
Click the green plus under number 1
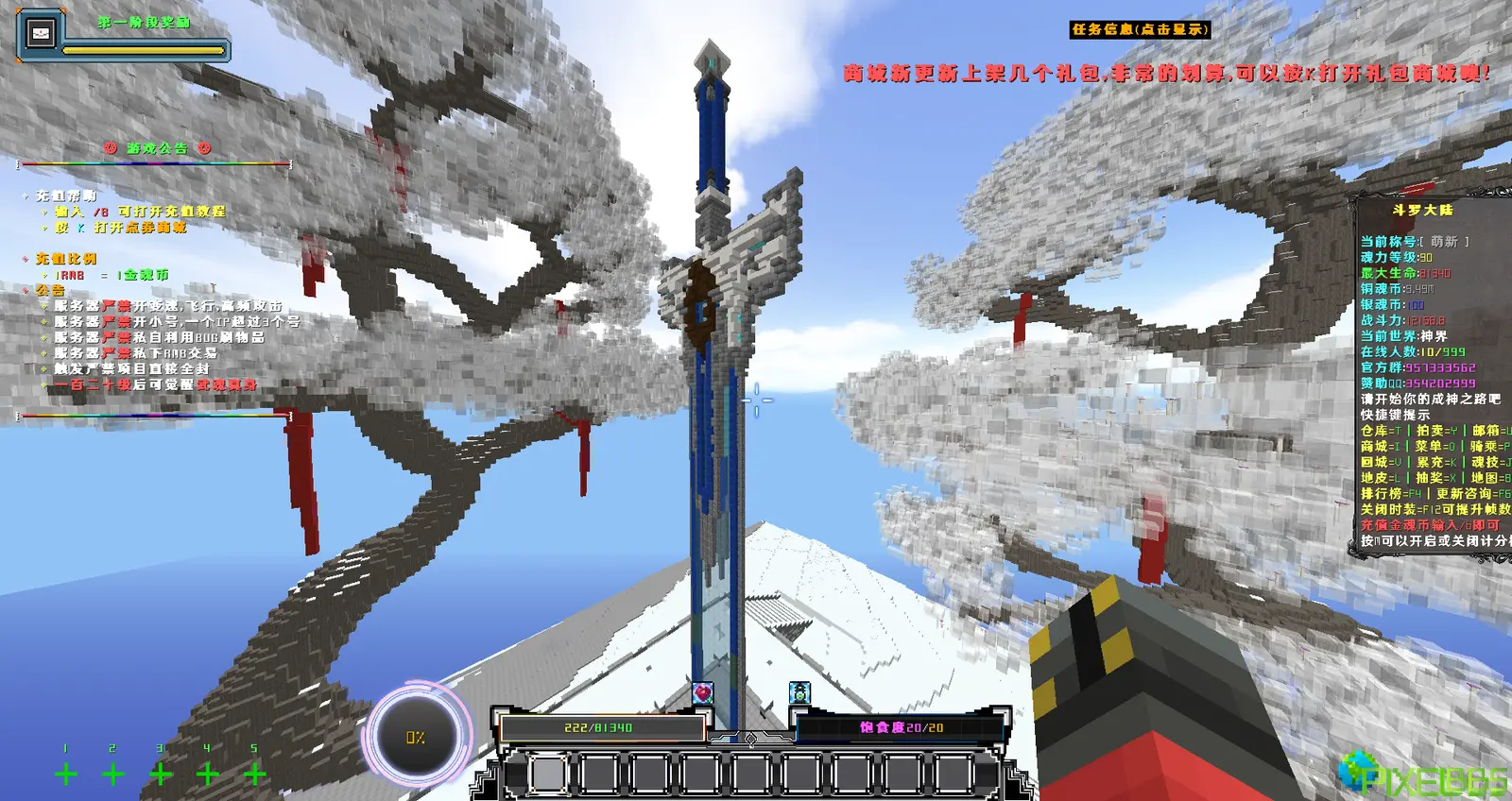pyautogui.click(x=66, y=775)
